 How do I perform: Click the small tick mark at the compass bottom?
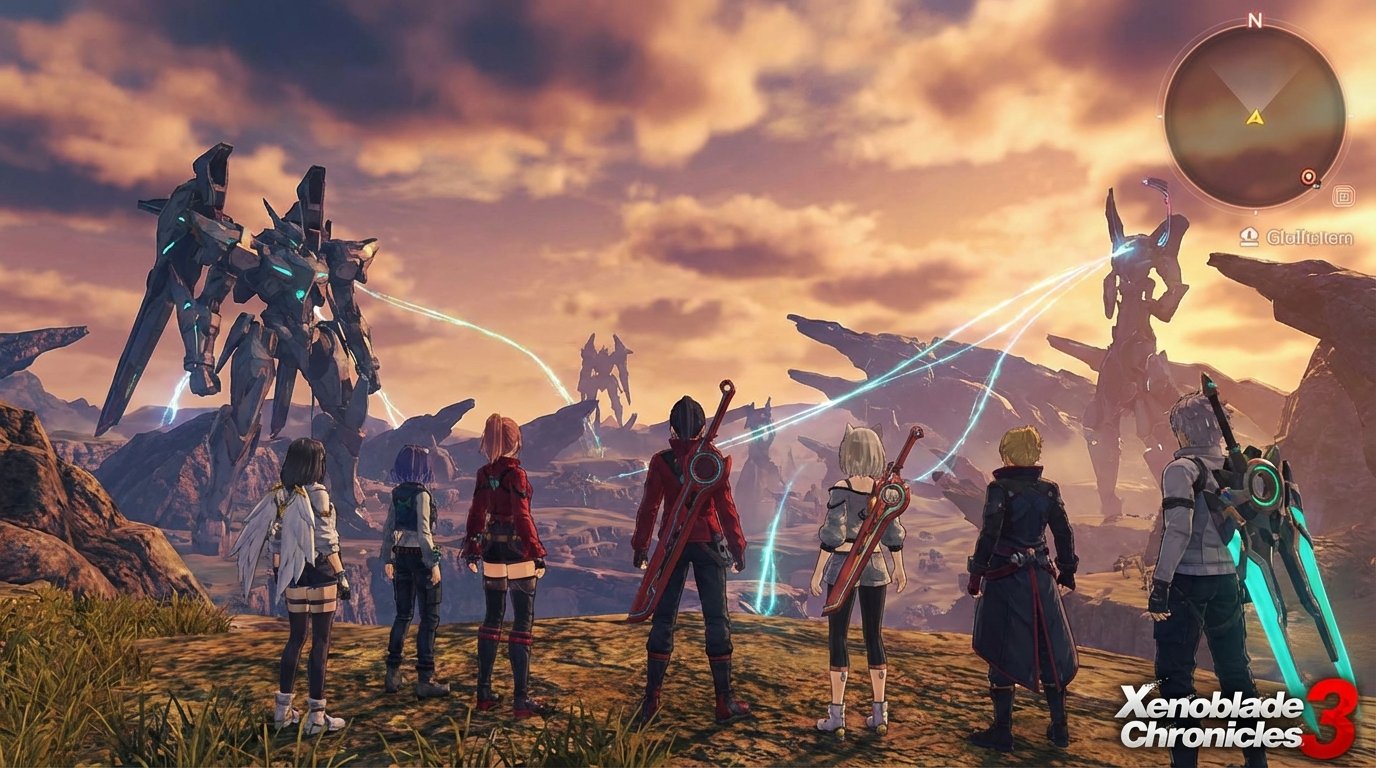1255,212
